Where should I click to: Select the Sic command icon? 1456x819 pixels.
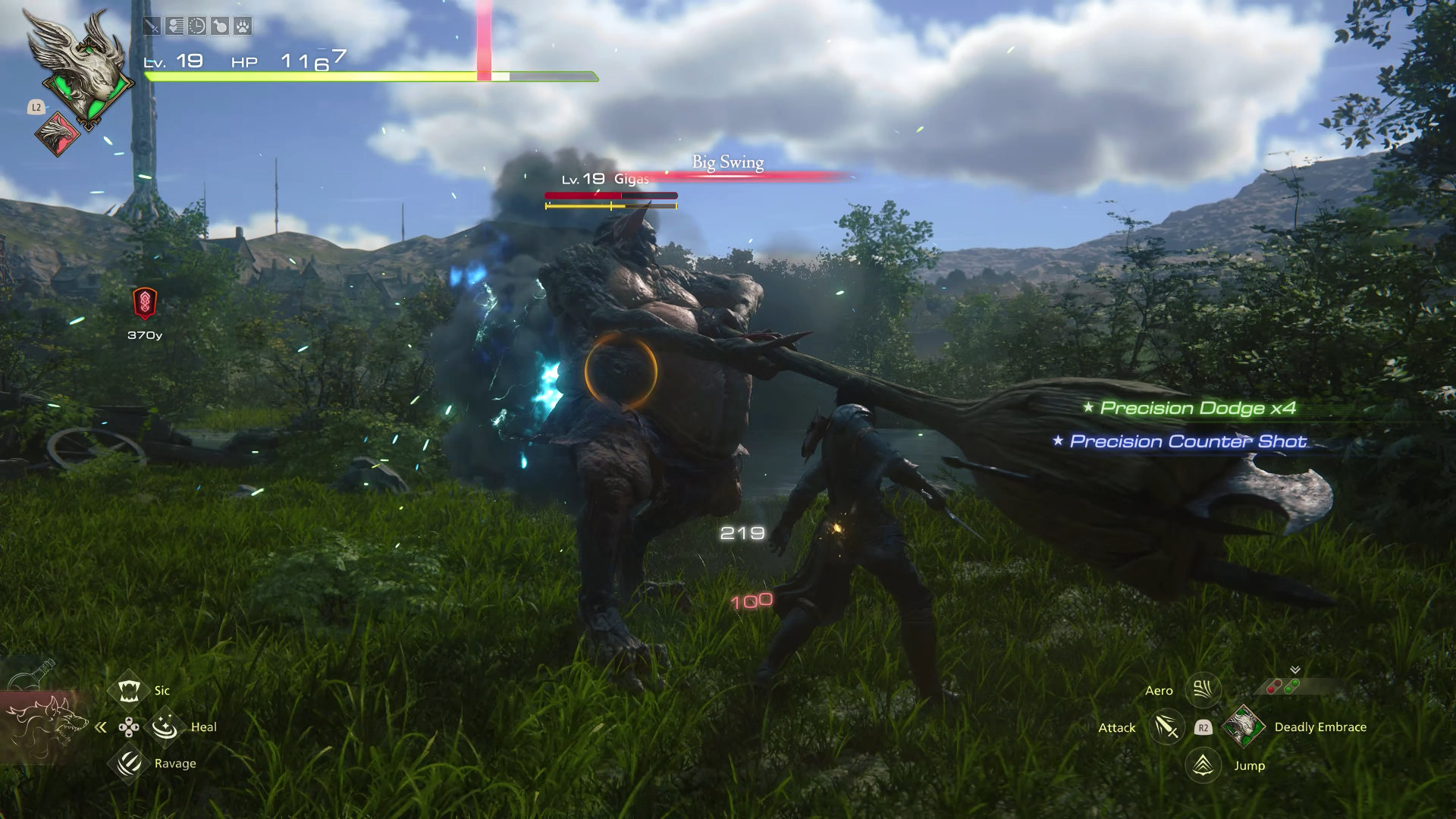point(129,690)
